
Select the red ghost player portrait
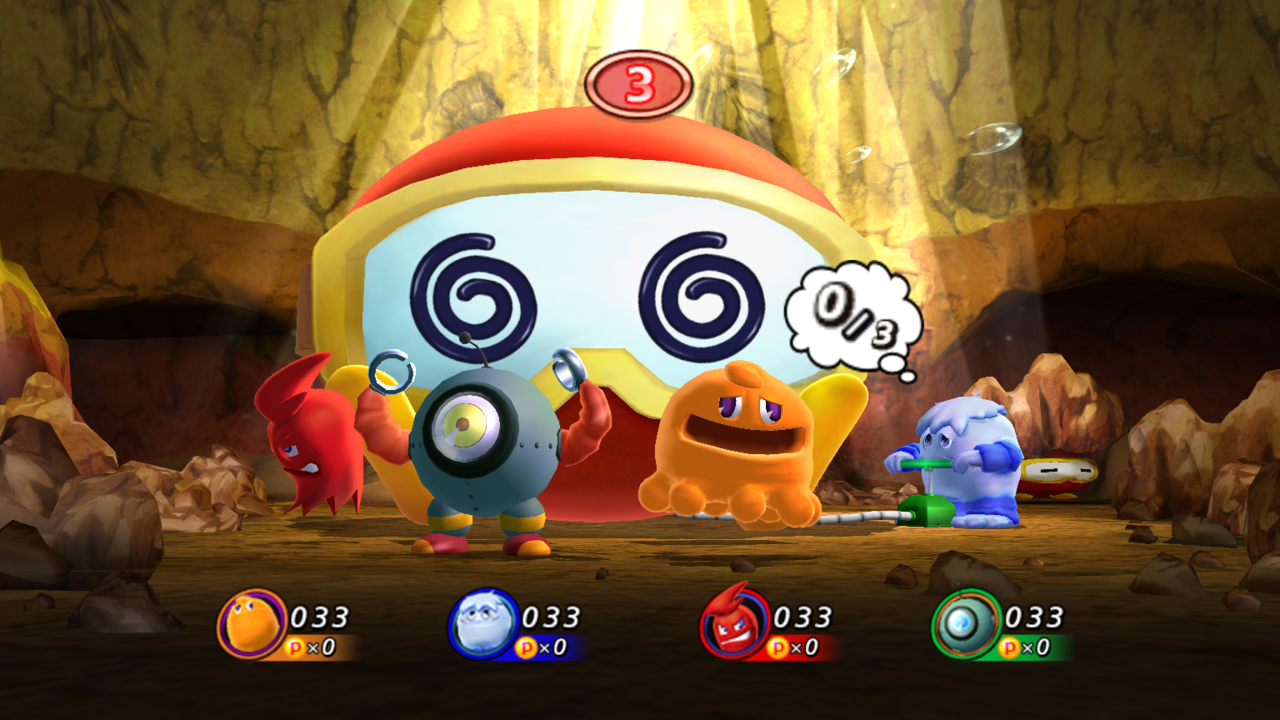(735, 625)
